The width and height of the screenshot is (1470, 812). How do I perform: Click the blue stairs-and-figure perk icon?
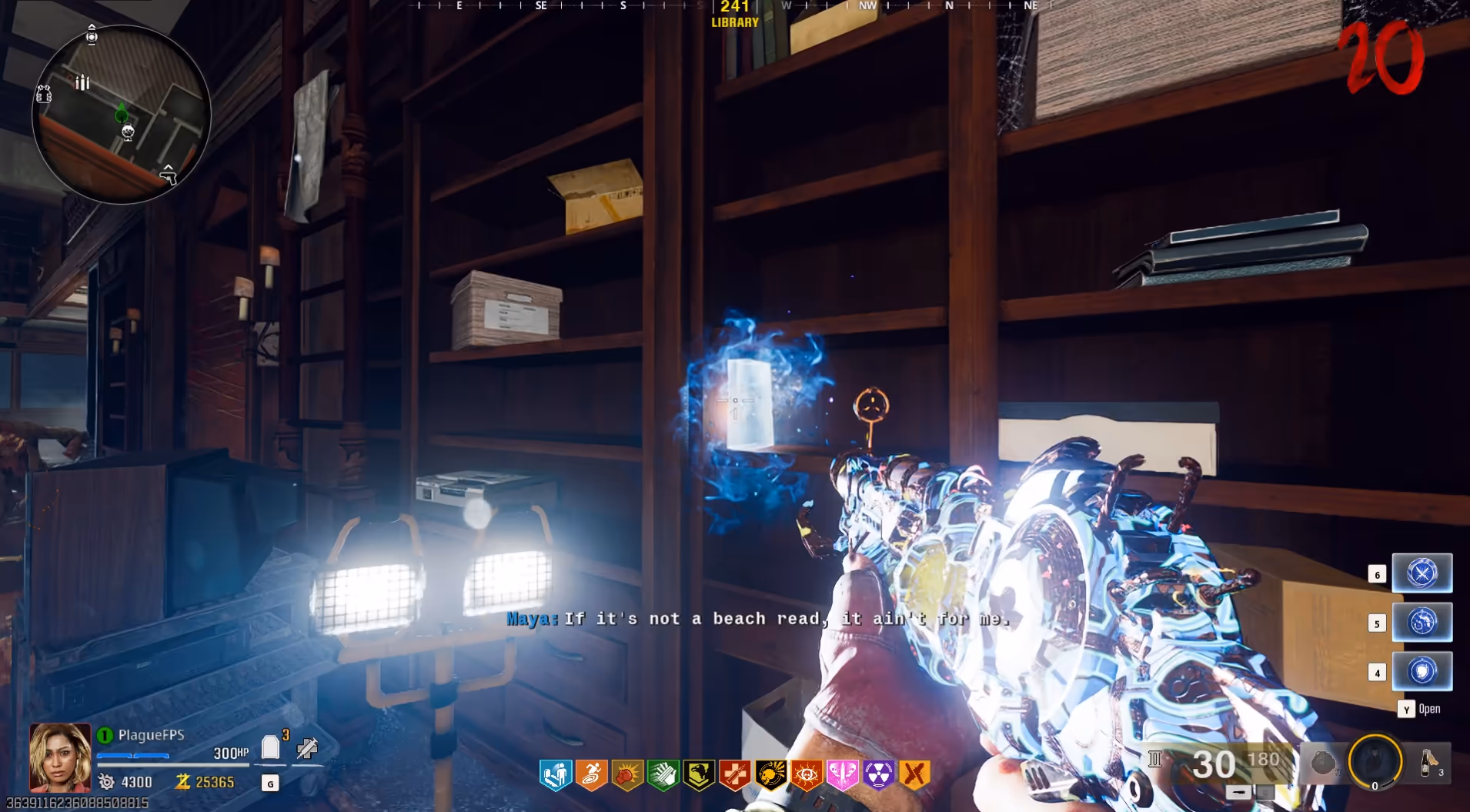[x=556, y=775]
